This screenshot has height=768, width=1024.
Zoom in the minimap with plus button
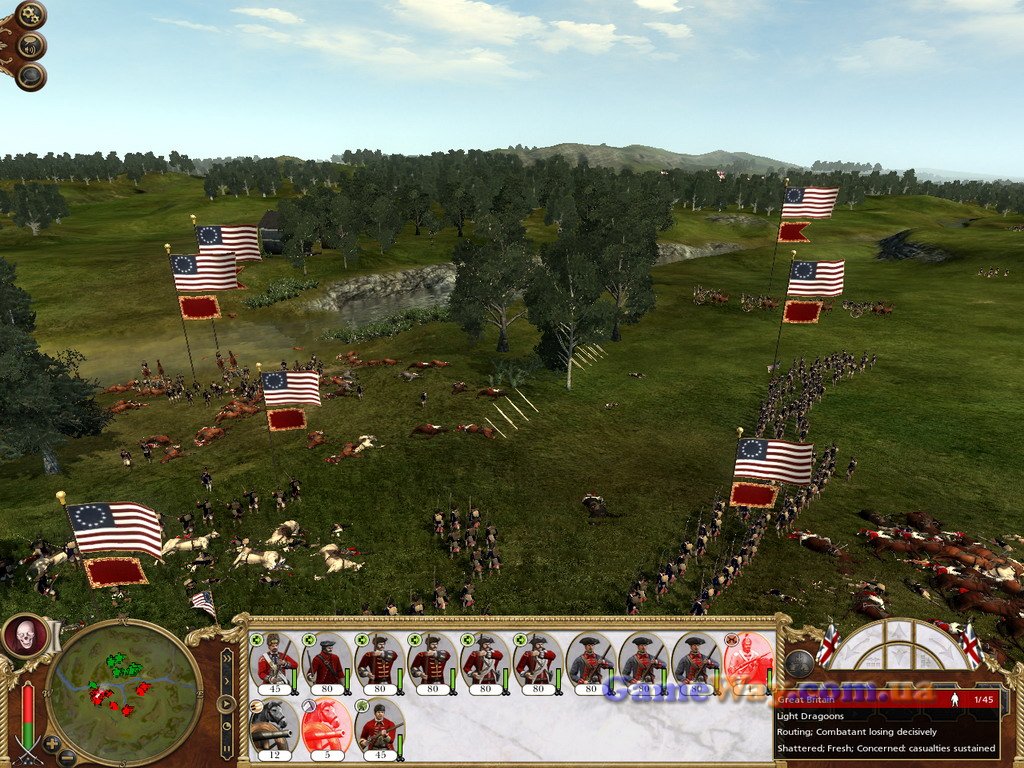(51, 744)
